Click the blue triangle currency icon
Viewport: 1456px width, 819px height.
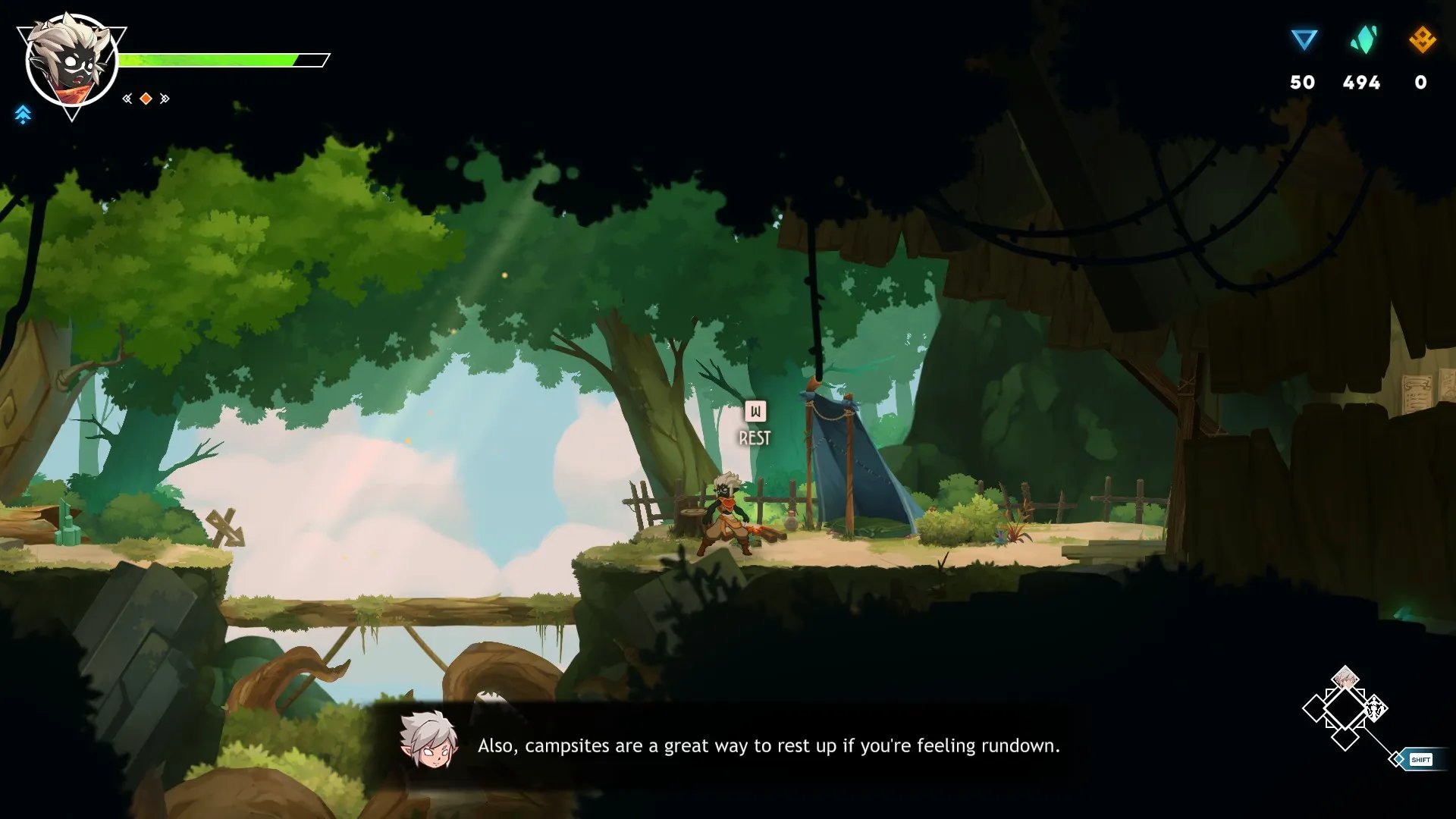tap(1304, 39)
